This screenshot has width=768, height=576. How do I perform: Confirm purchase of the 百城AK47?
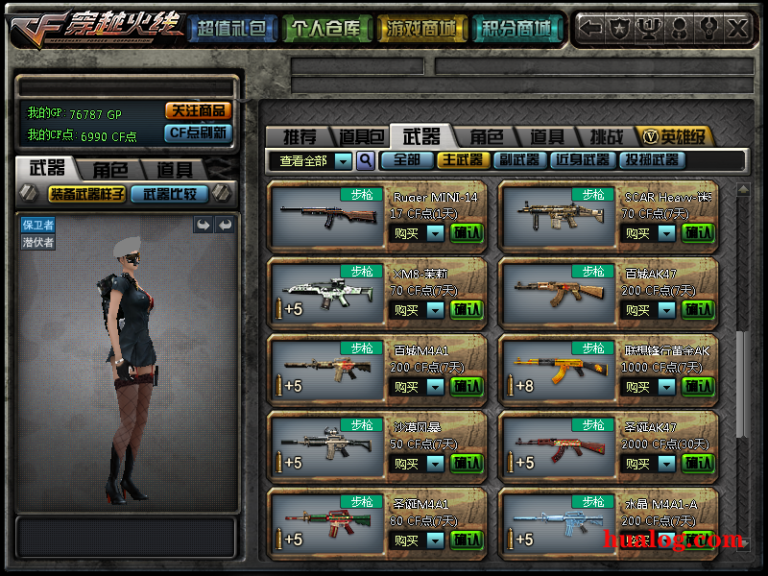click(698, 310)
